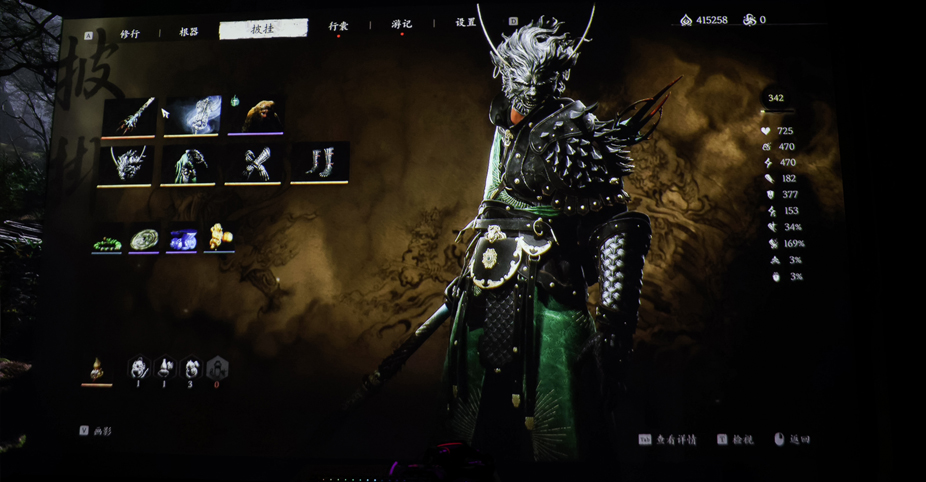Choose the glowing white spirit slot

tap(192, 115)
